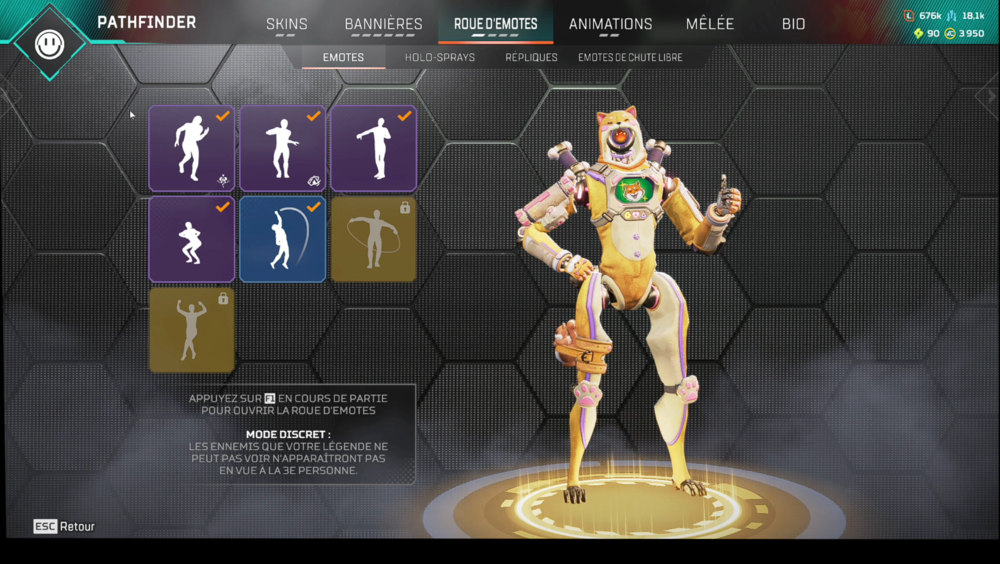Switch to the Bannières tab
Image resolution: width=1000 pixels, height=564 pixels.
[383, 24]
